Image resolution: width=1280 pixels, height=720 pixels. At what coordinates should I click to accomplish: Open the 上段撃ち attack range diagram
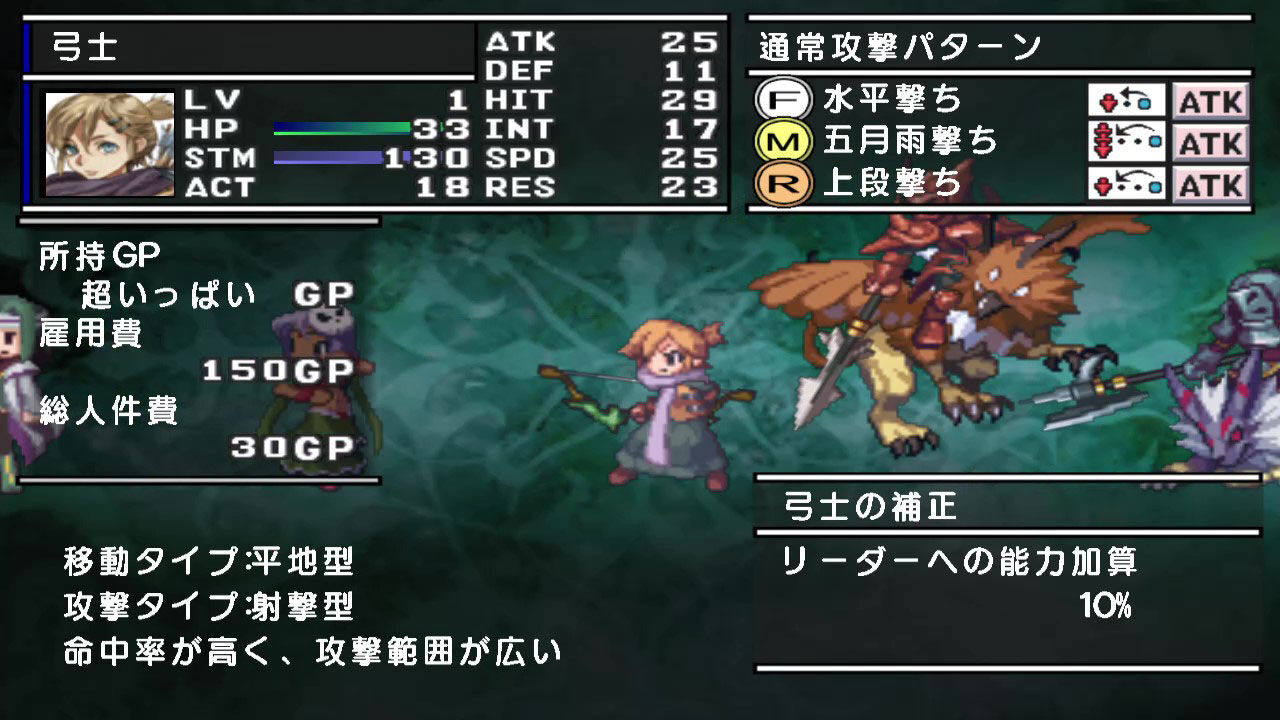pyautogui.click(x=1128, y=184)
